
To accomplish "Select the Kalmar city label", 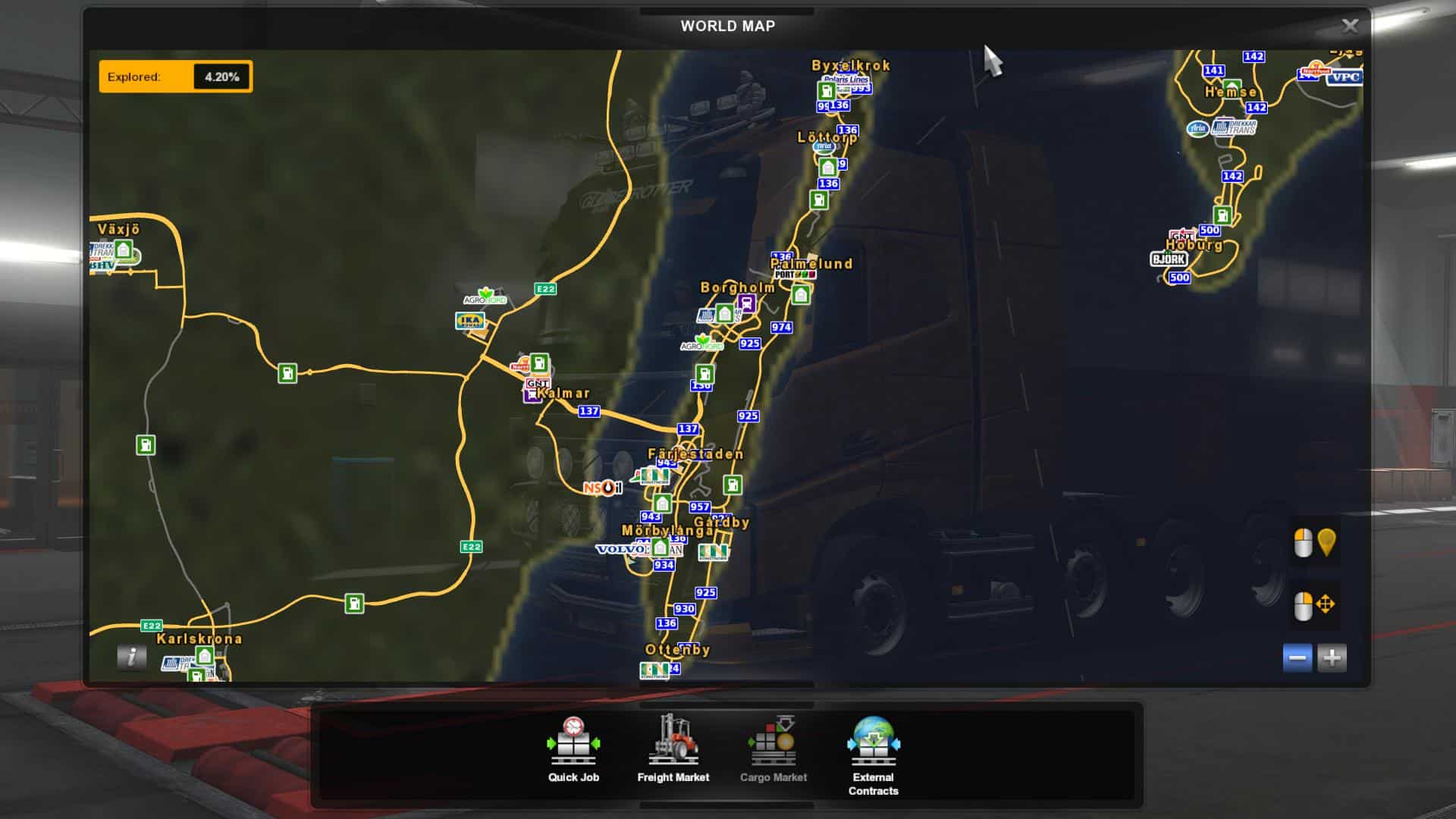I will pyautogui.click(x=564, y=394).
